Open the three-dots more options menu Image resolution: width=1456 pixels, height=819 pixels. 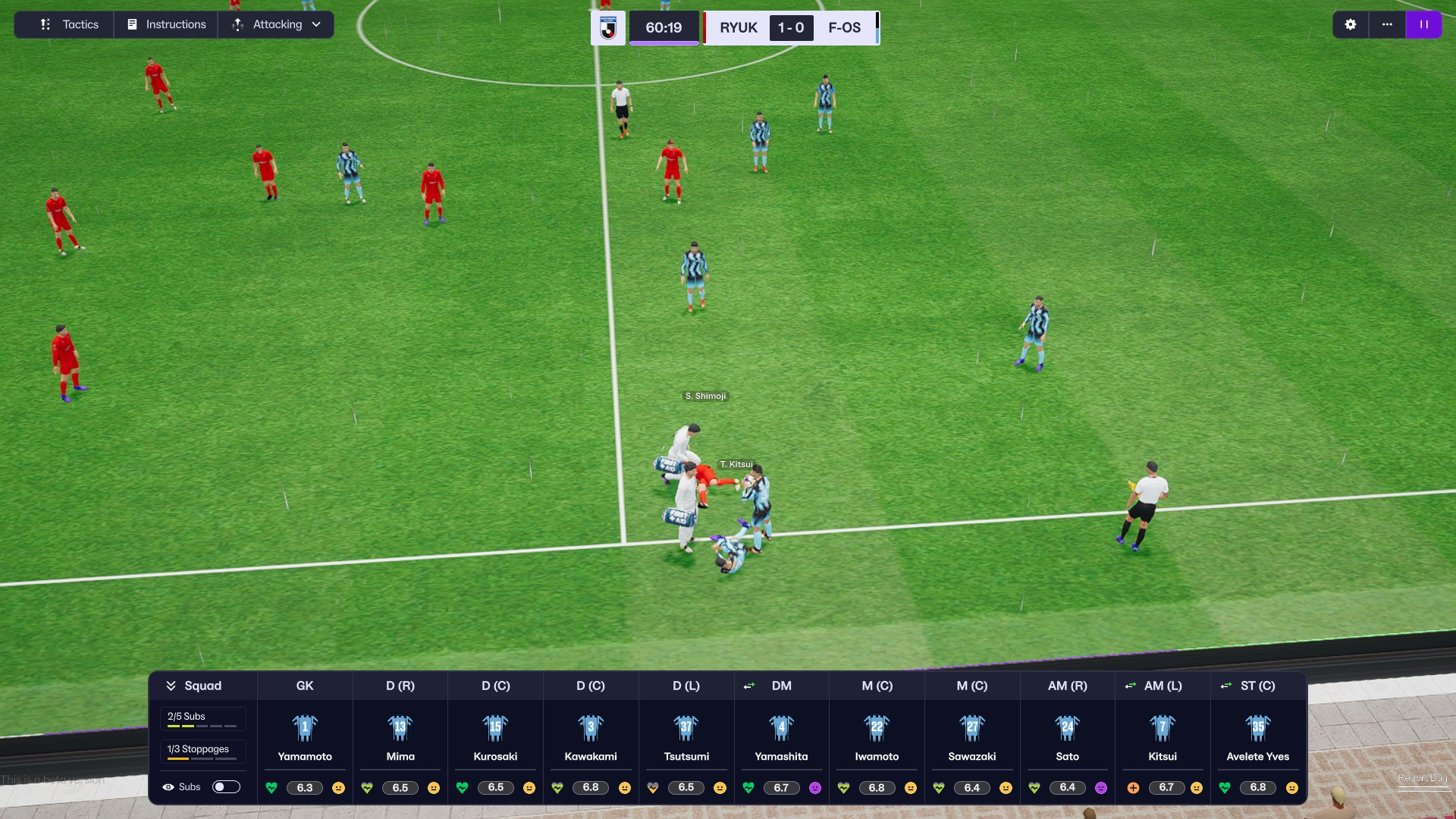click(1387, 24)
